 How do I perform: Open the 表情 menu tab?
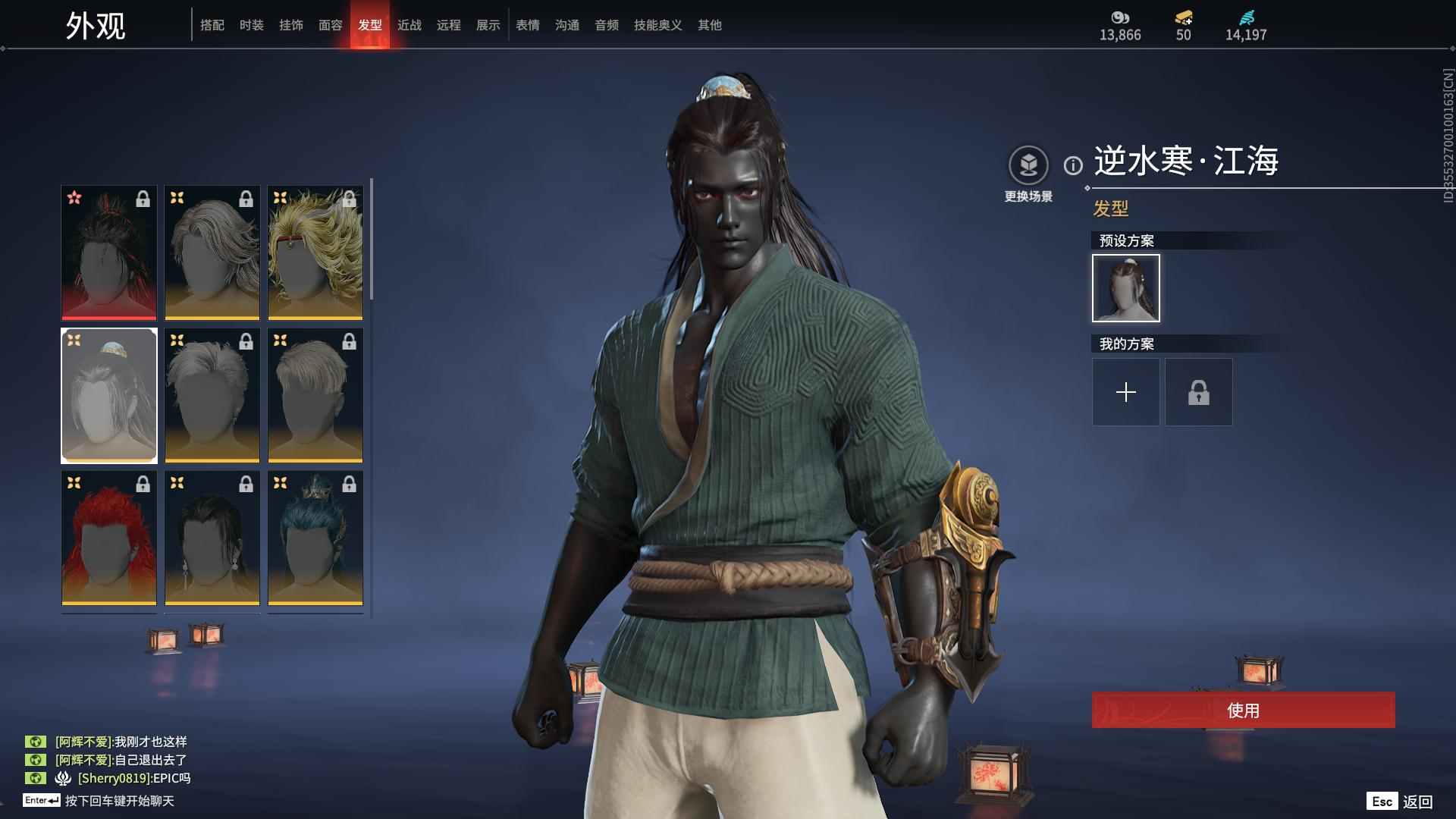click(526, 24)
